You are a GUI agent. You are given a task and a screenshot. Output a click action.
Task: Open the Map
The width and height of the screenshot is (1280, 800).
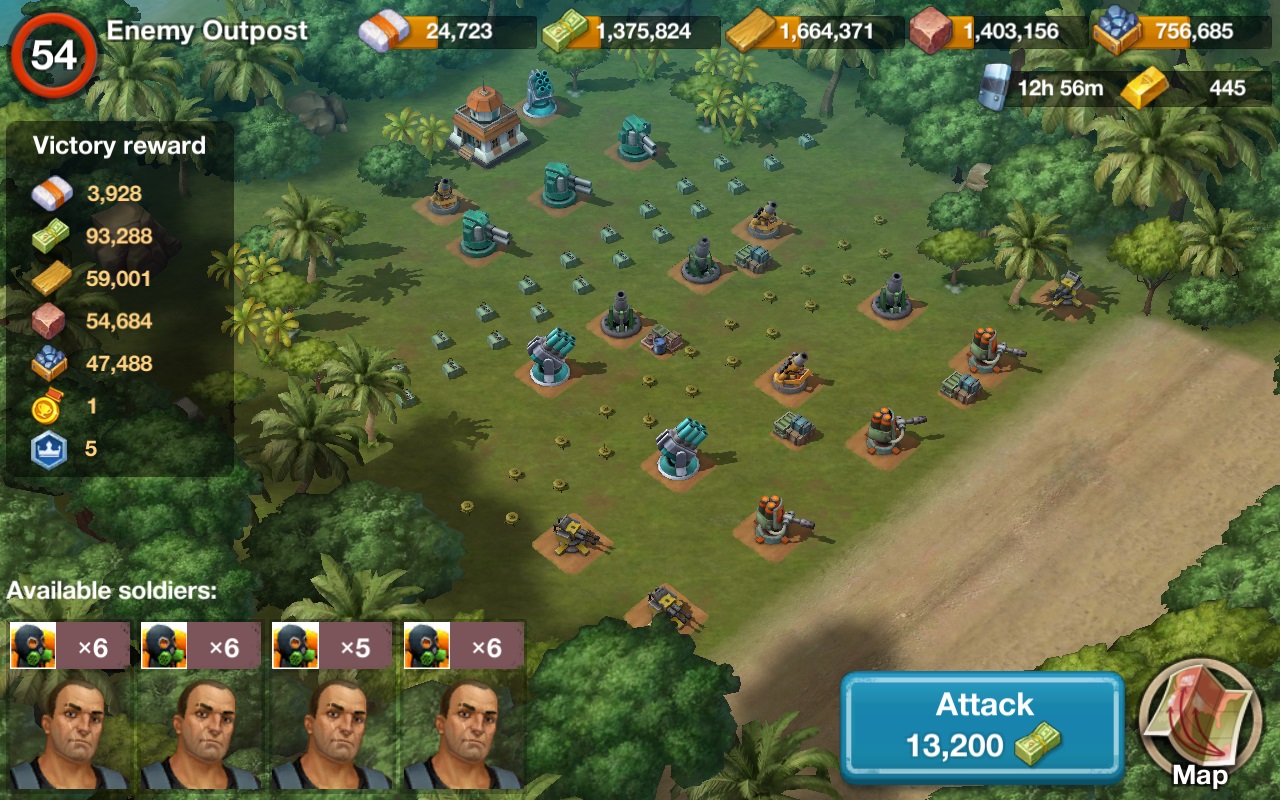coord(1199,724)
